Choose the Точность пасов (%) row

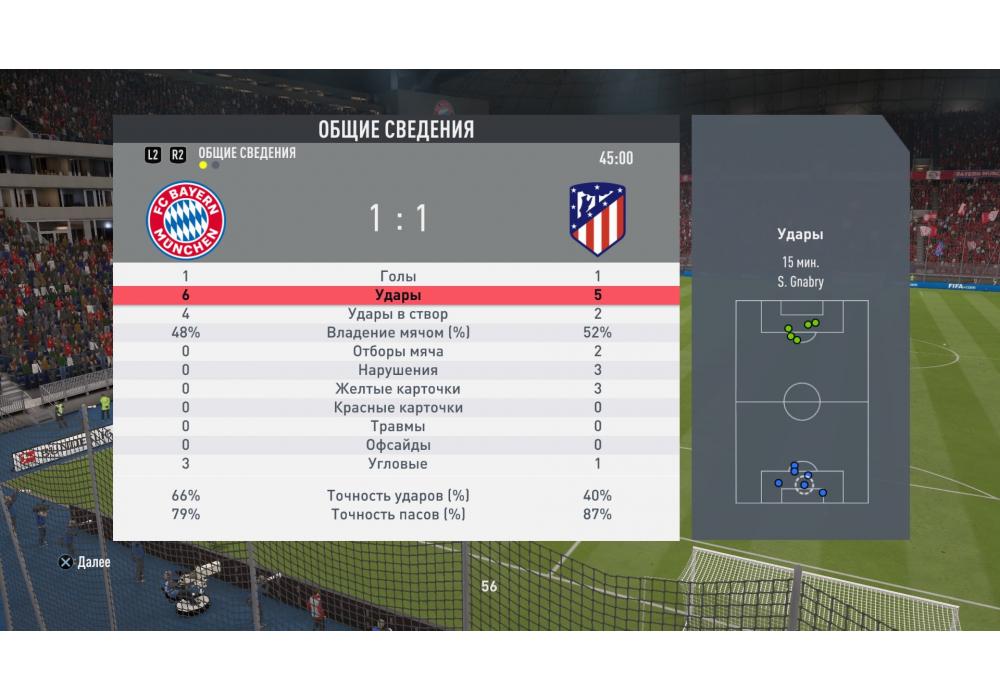(398, 514)
